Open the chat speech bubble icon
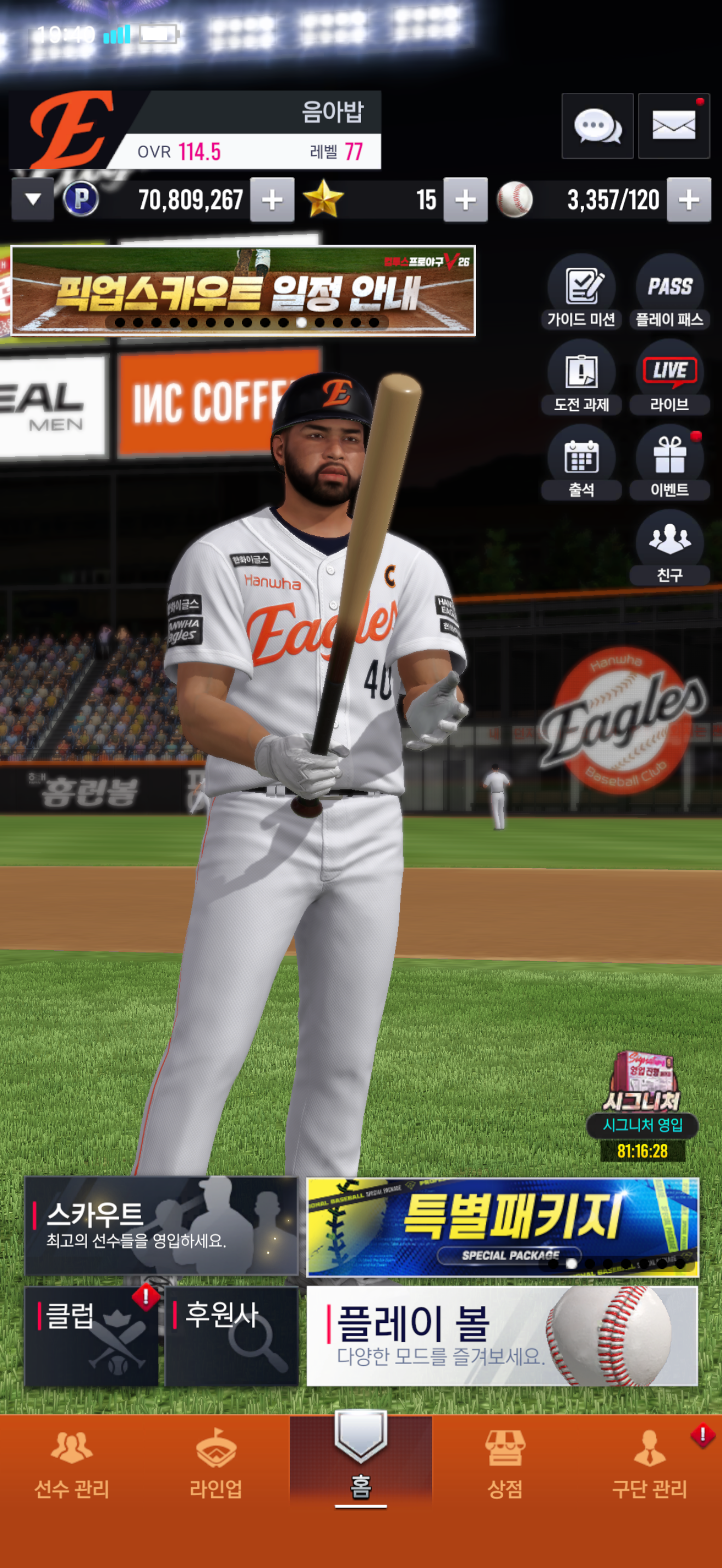This screenshot has height=1568, width=722. click(x=597, y=127)
